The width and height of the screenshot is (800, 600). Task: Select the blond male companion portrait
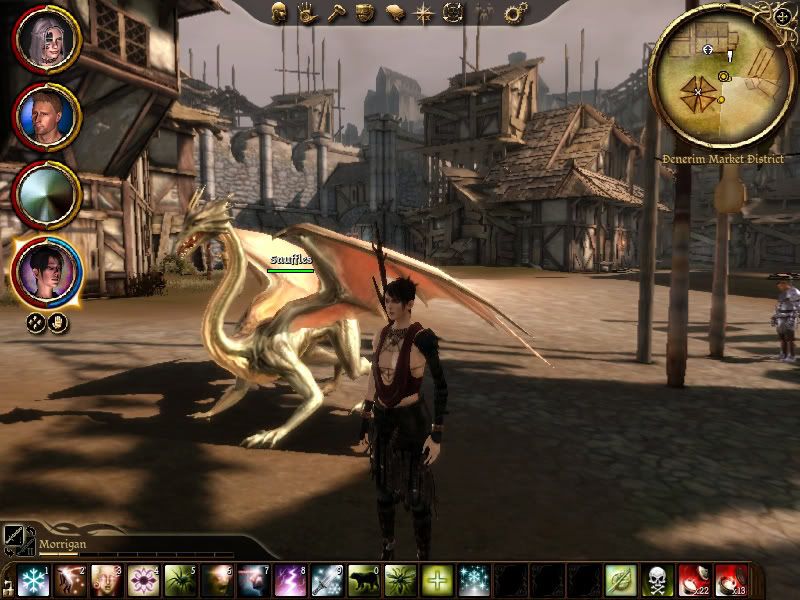[x=45, y=117]
